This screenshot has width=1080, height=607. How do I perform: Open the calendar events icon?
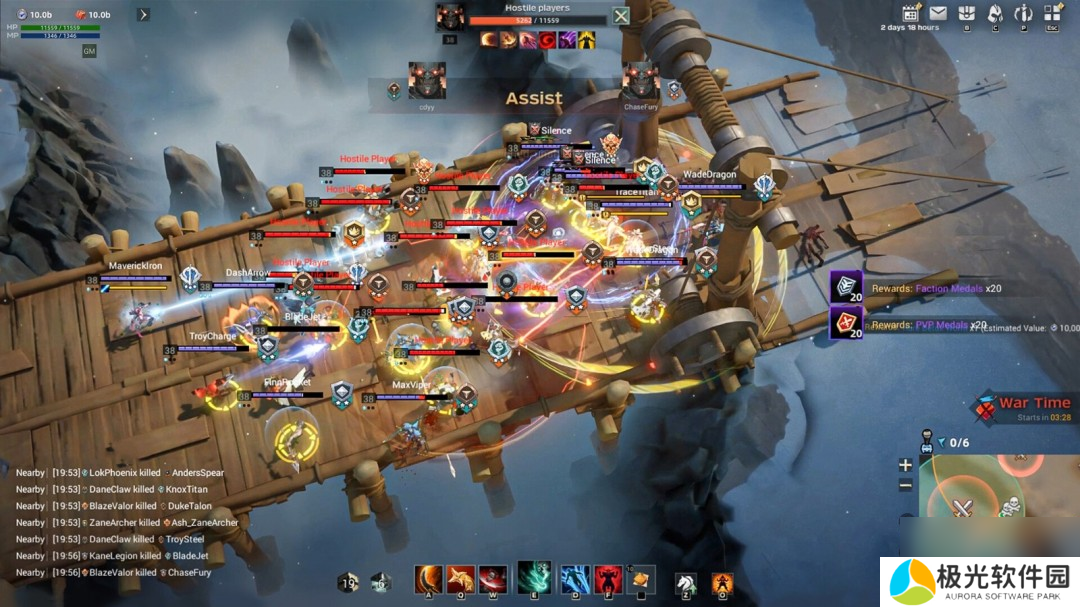click(911, 13)
